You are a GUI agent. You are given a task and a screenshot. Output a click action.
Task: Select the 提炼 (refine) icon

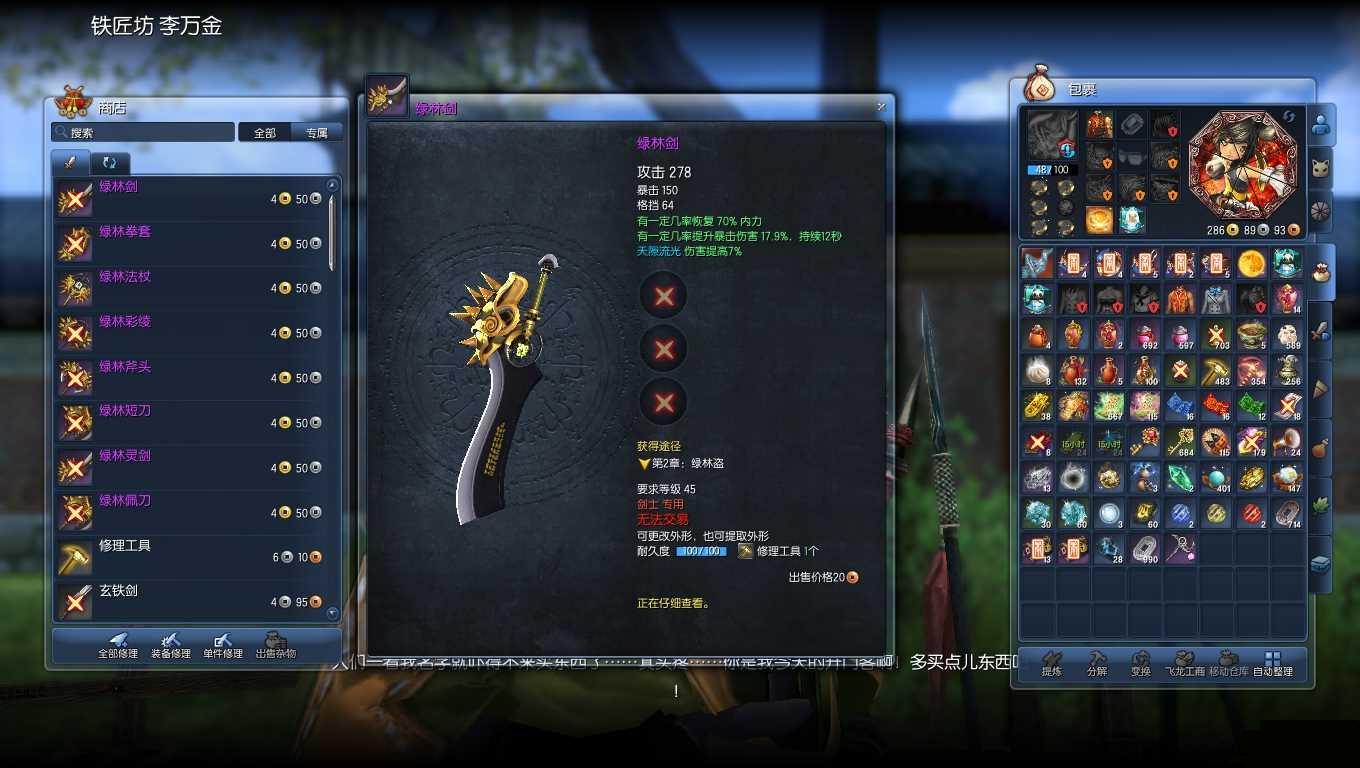pos(1051,658)
